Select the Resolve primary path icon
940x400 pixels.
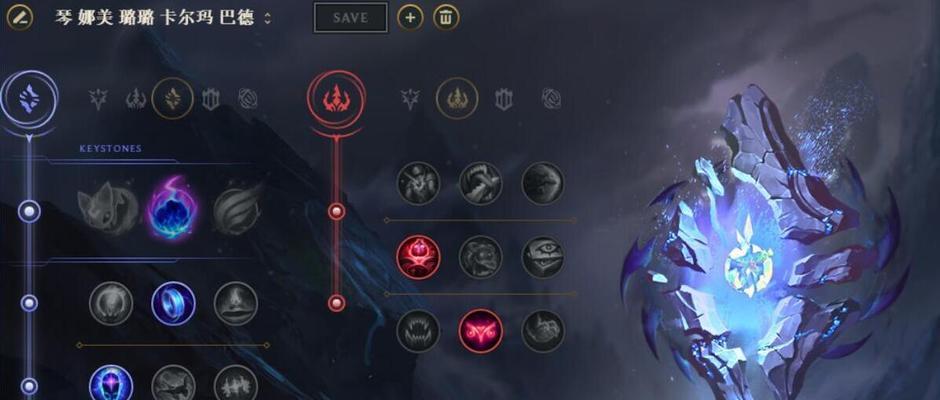click(x=211, y=98)
